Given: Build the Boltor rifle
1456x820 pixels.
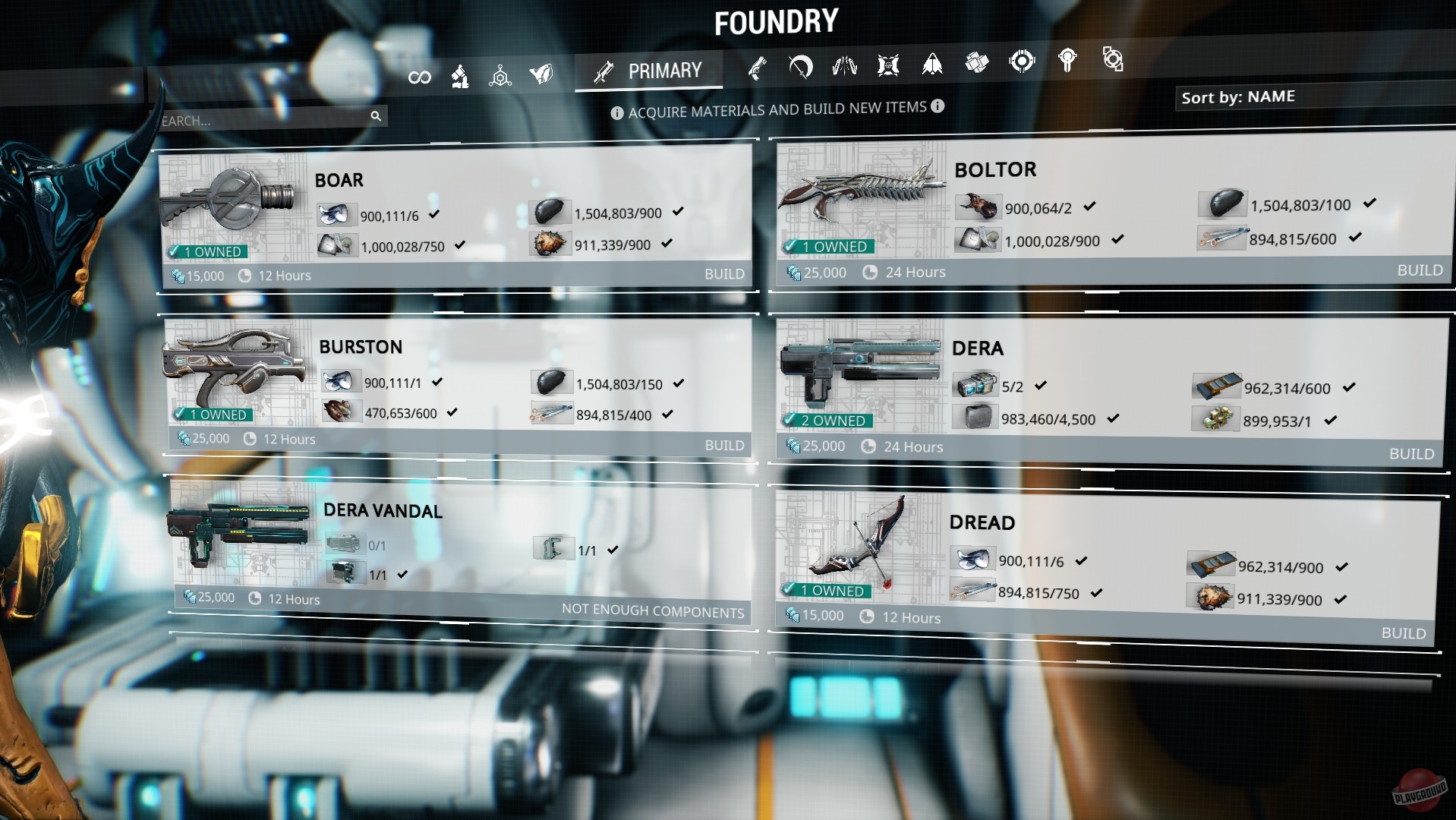Looking at the screenshot, I should (x=1419, y=270).
